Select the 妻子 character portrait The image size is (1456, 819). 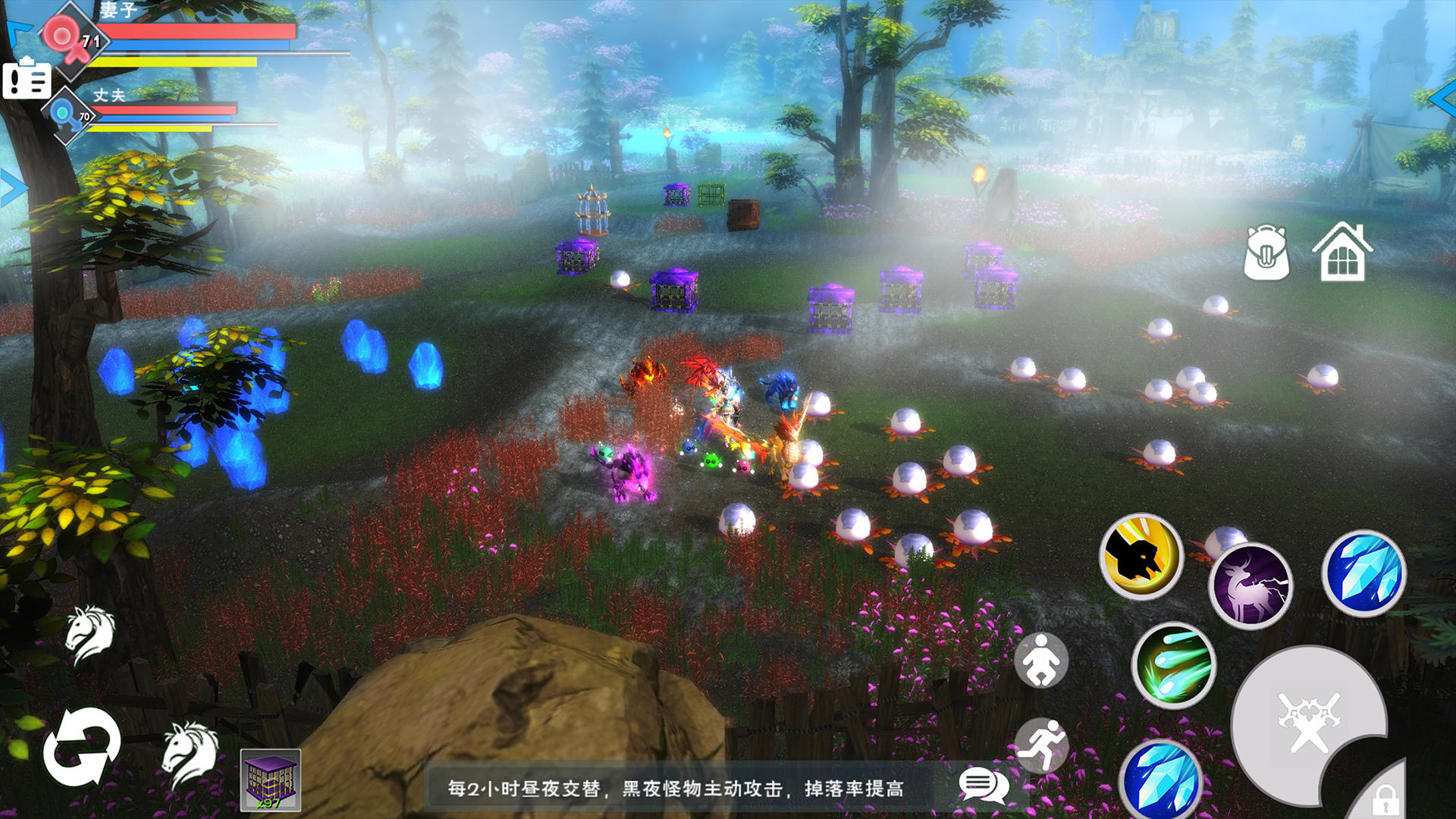click(x=68, y=39)
